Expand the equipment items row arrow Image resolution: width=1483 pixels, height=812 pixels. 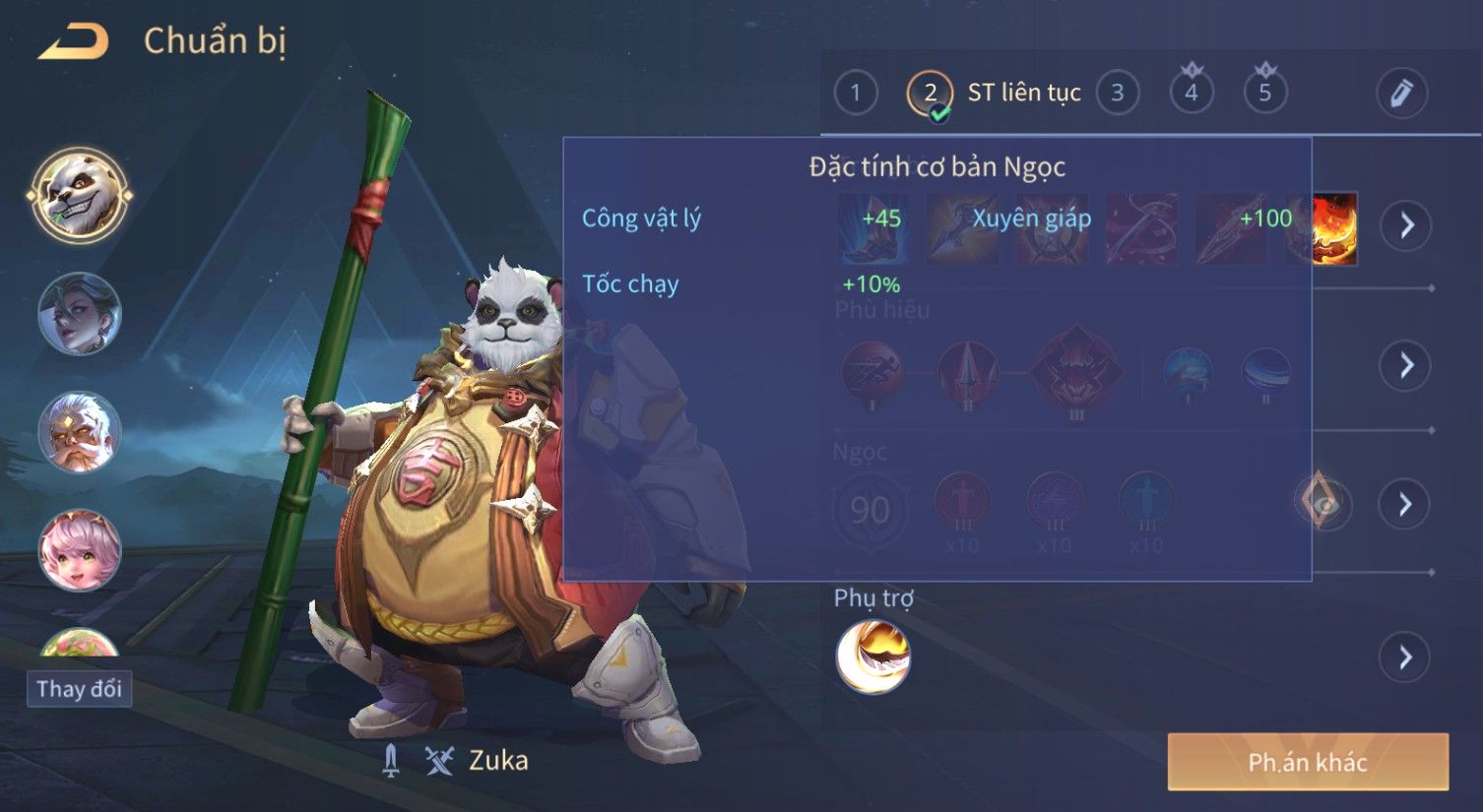(x=1405, y=225)
